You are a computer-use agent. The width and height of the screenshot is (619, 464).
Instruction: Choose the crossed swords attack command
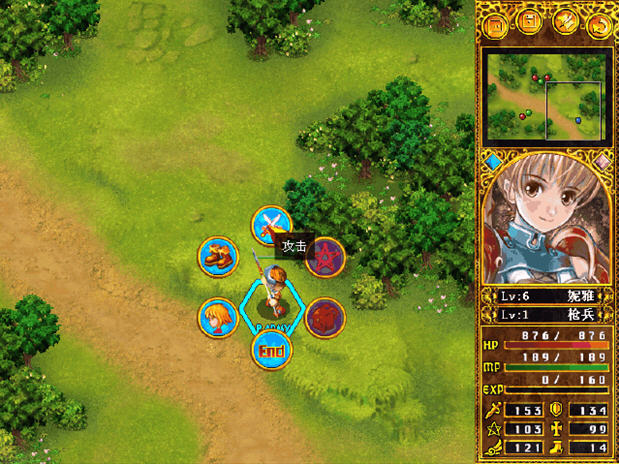269,225
